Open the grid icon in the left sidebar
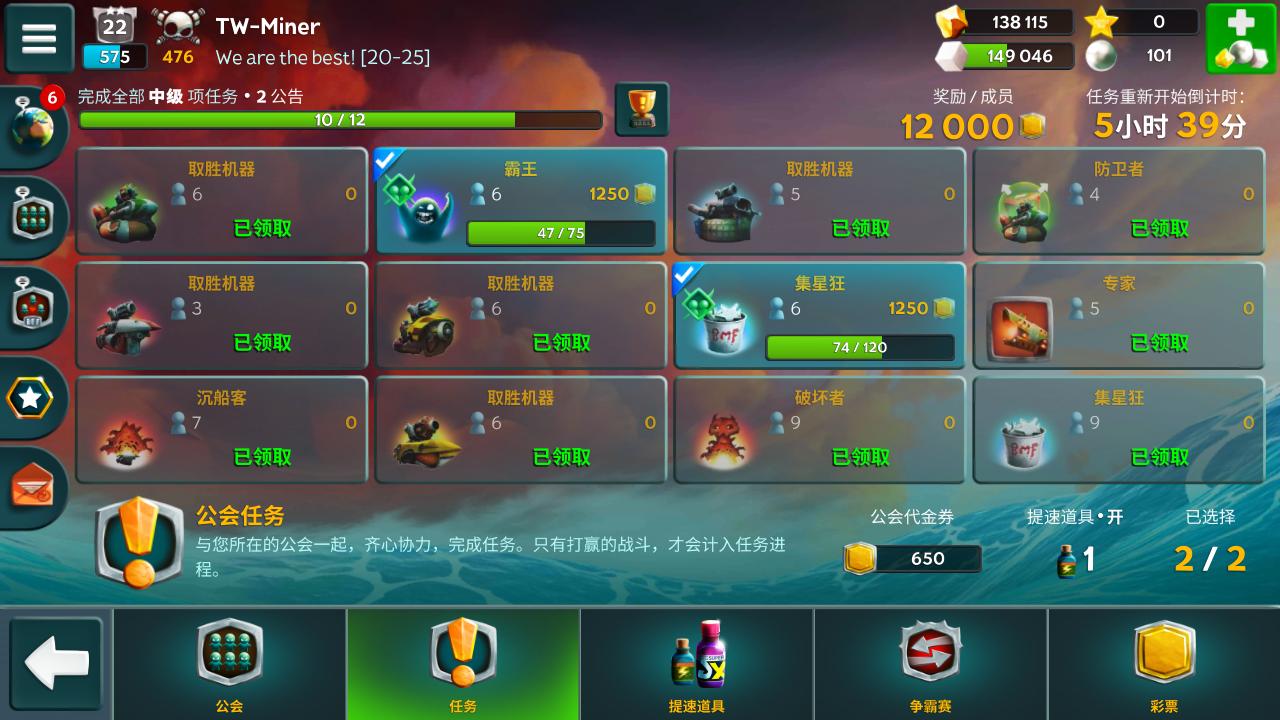Viewport: 1280px width, 720px height. [x=30, y=217]
